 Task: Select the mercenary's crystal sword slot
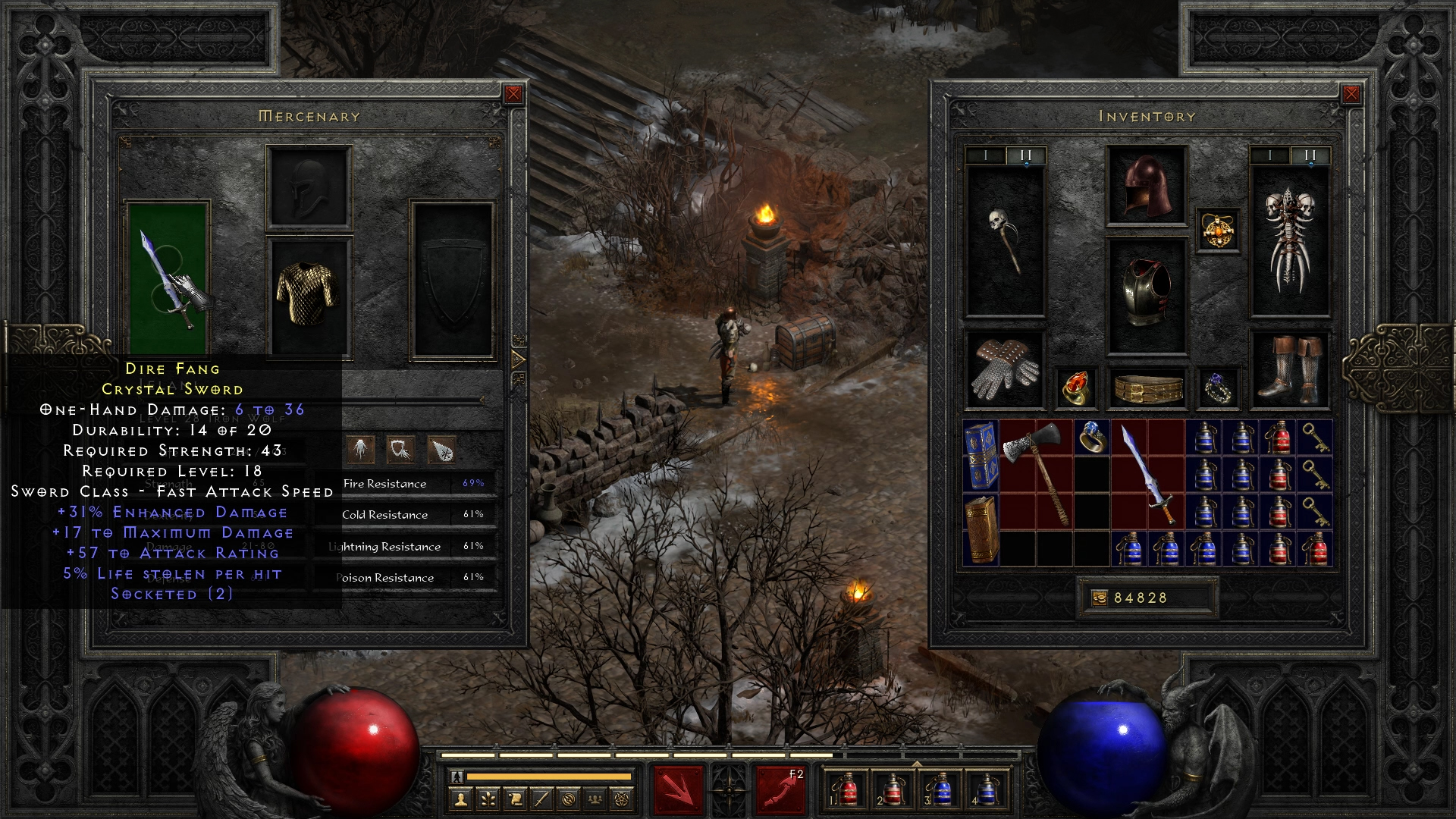click(168, 277)
